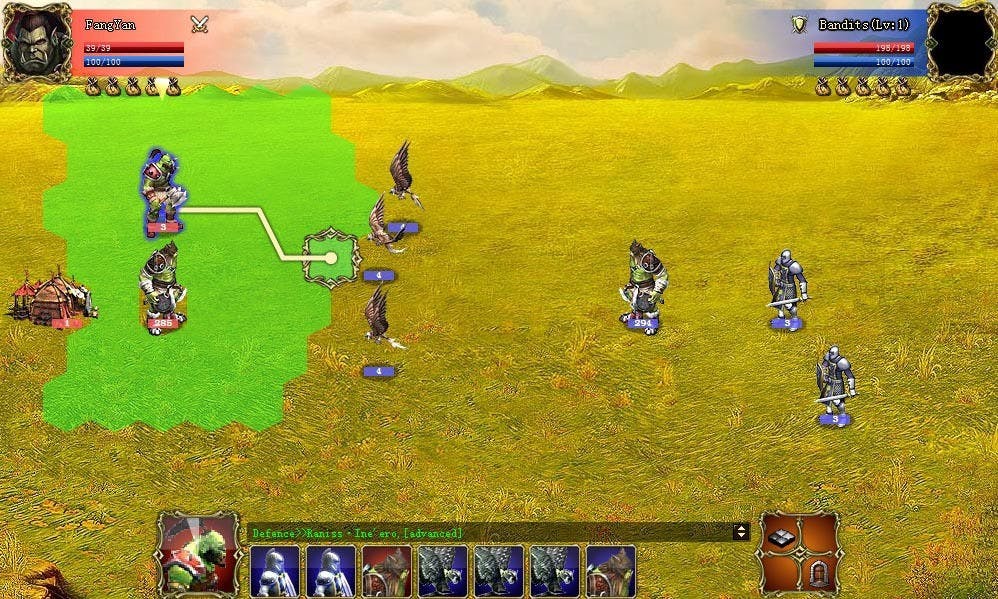Click the combat log scroll arrows
The image size is (998, 599).
tap(741, 533)
